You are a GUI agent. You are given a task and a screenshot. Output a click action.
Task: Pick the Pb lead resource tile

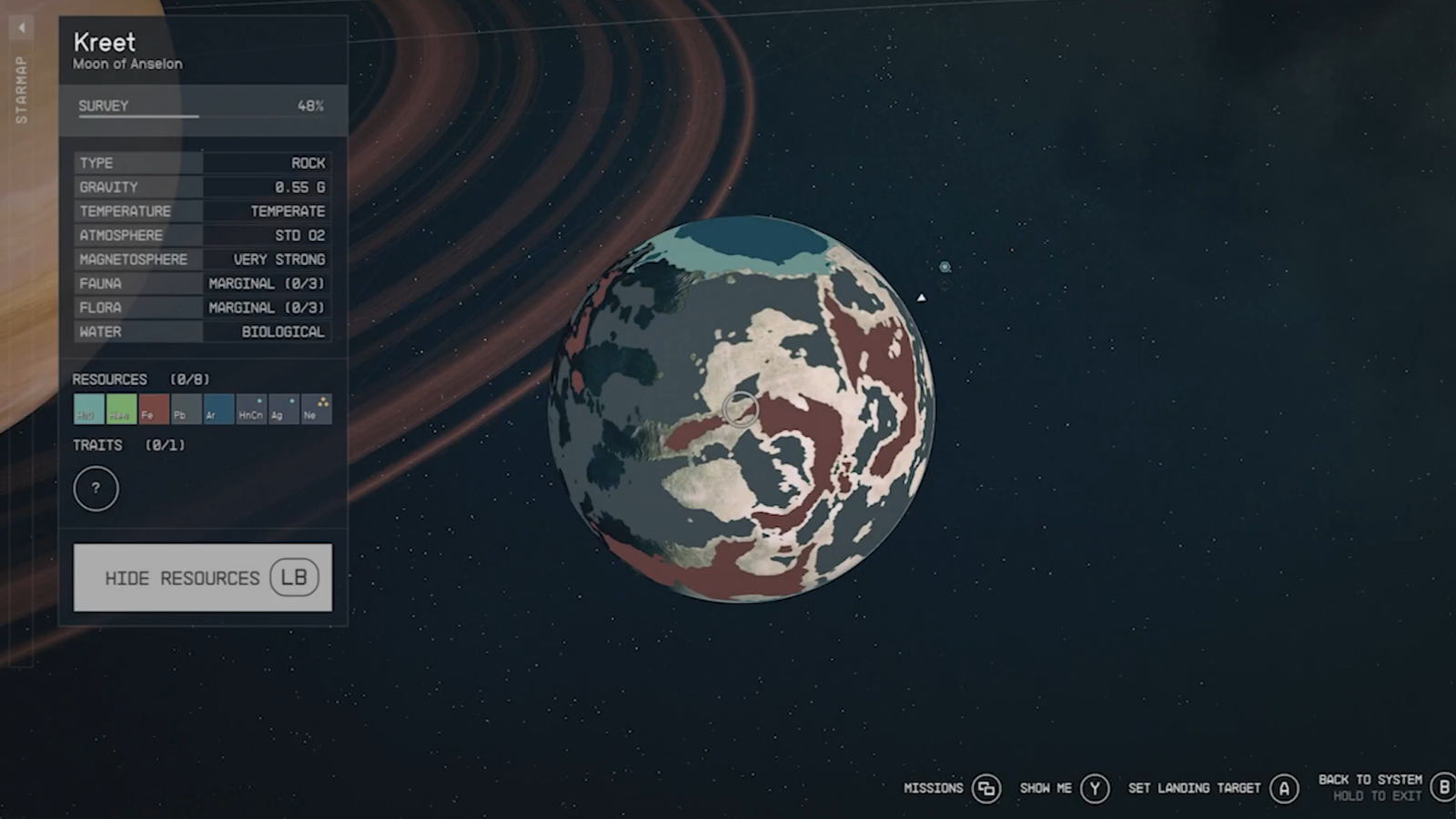186,409
